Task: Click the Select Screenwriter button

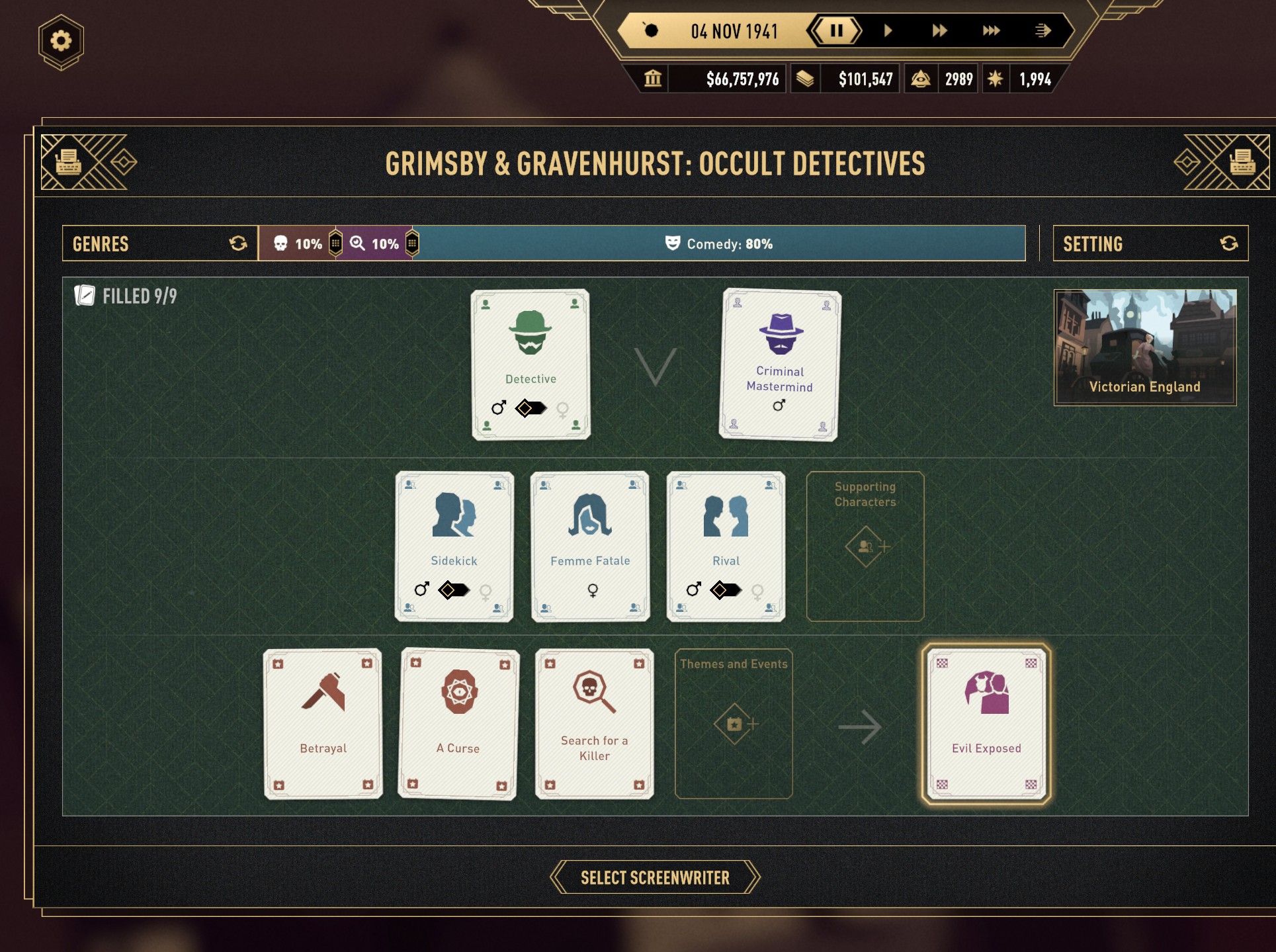Action: tap(655, 877)
